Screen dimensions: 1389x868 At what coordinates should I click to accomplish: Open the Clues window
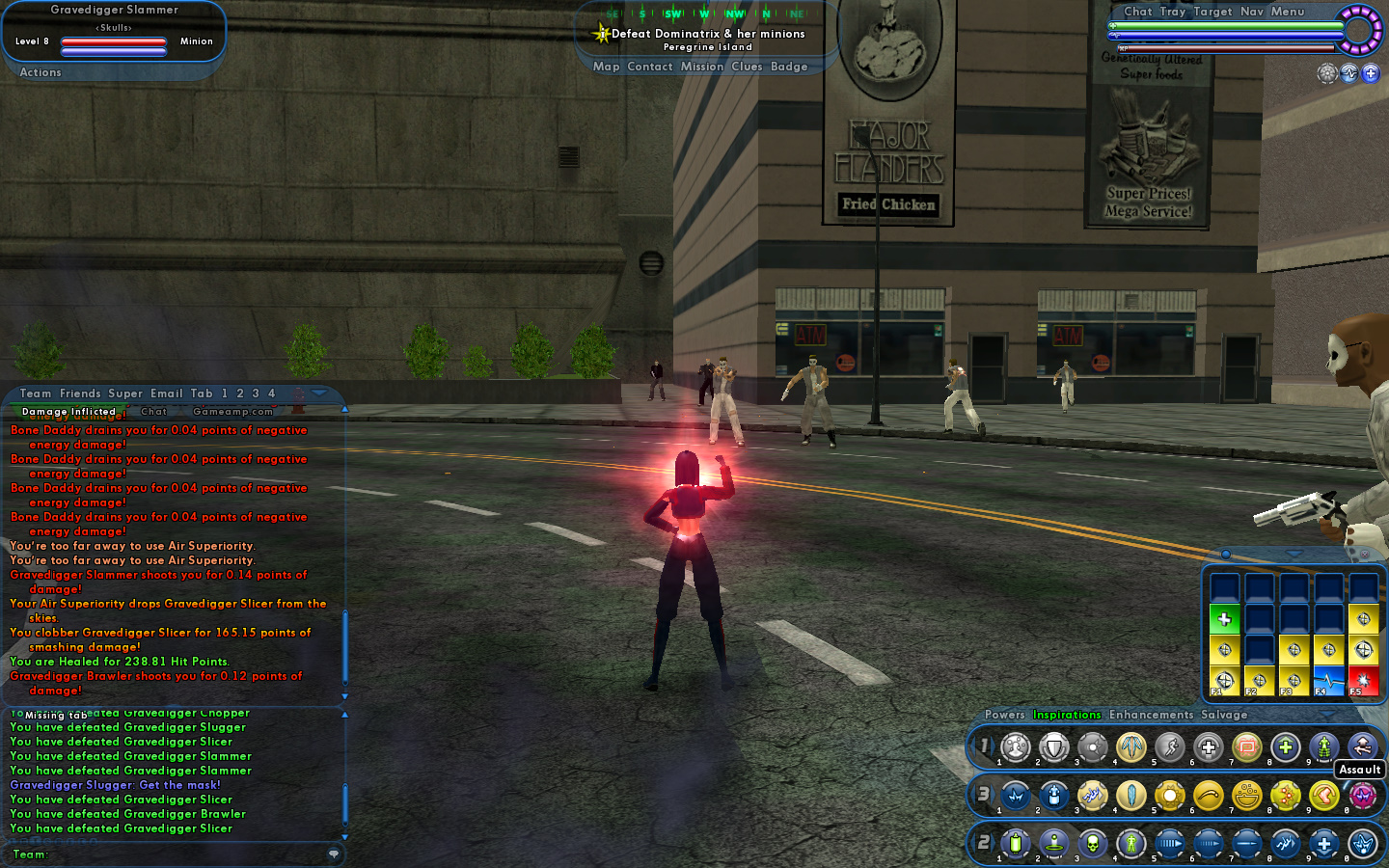tap(747, 67)
